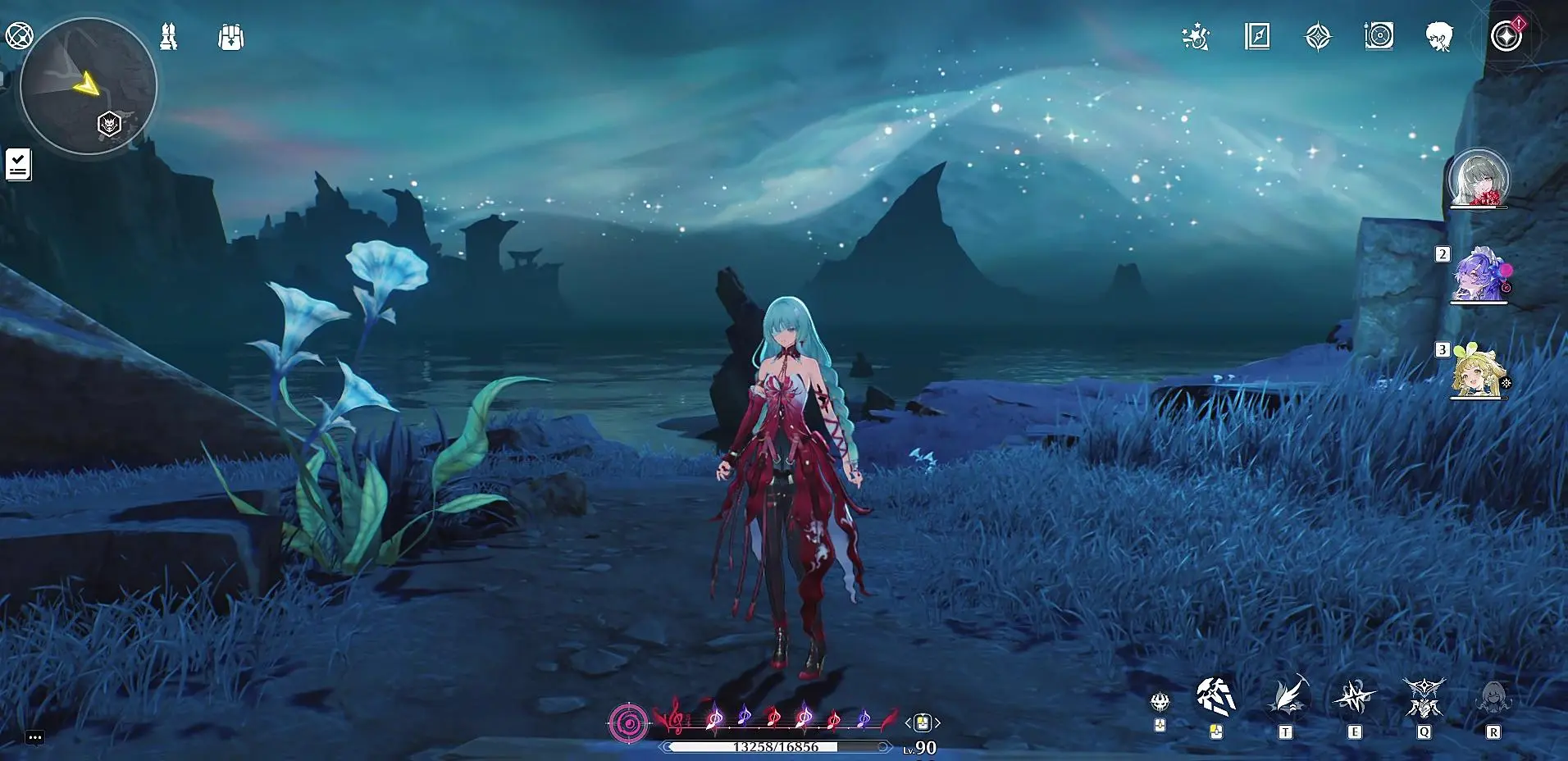
Task: Open the globe icon beside the minimap
Action: (19, 36)
